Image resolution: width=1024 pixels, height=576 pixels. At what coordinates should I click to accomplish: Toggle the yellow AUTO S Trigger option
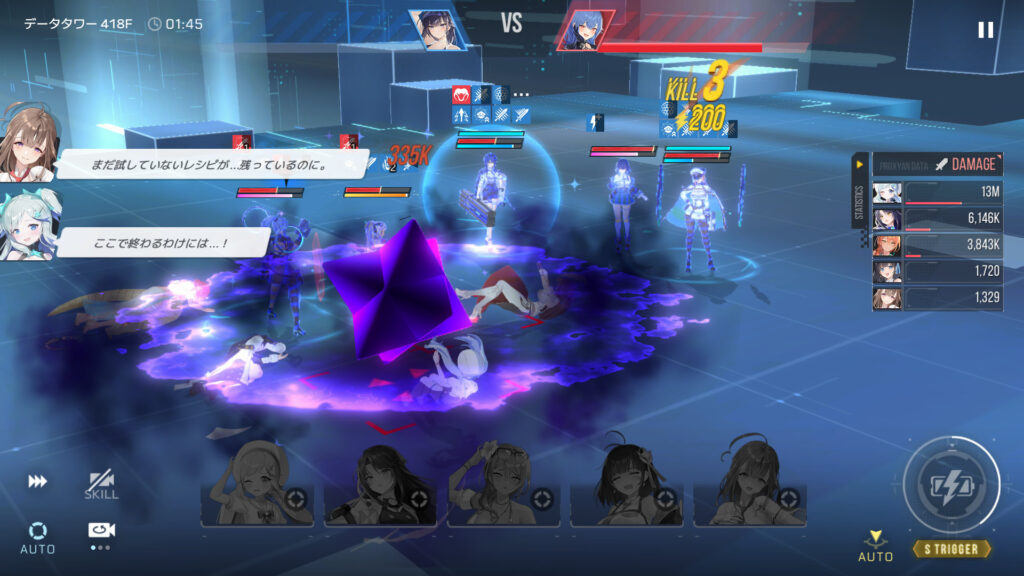click(x=875, y=547)
